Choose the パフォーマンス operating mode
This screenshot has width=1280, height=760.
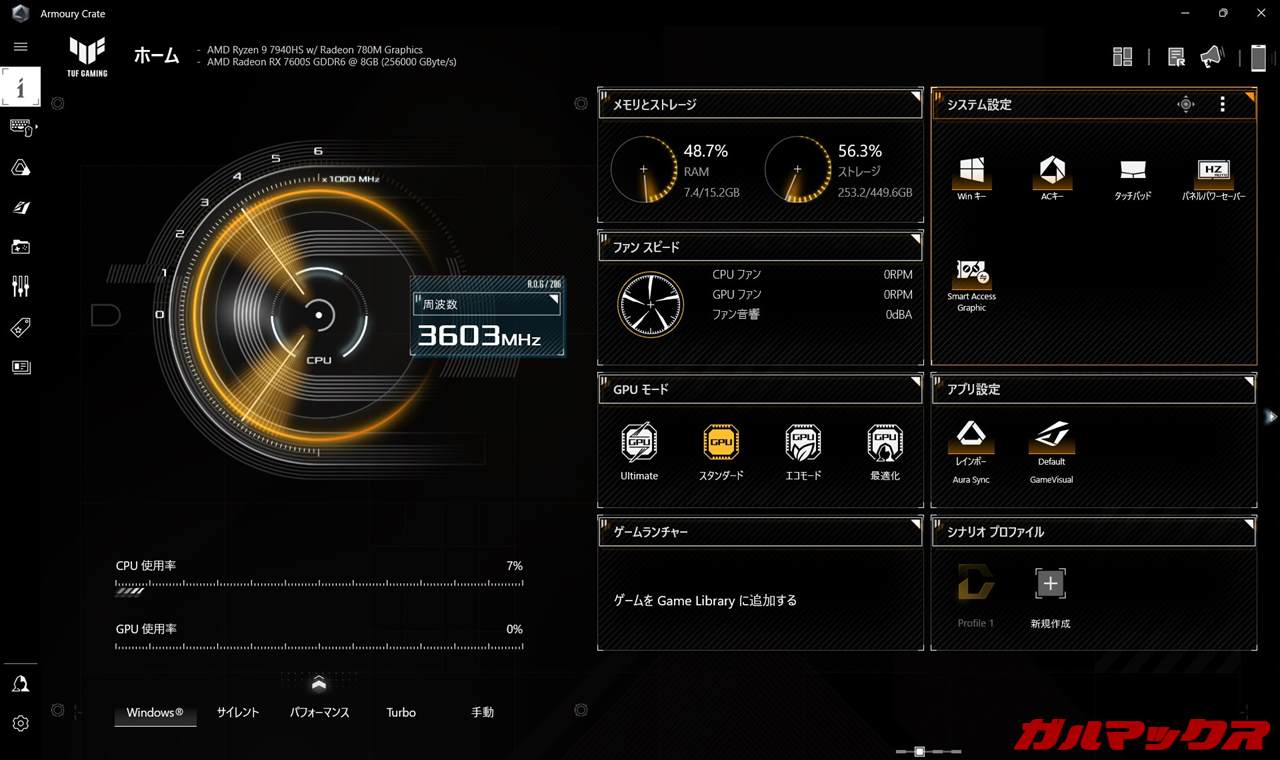tap(319, 713)
